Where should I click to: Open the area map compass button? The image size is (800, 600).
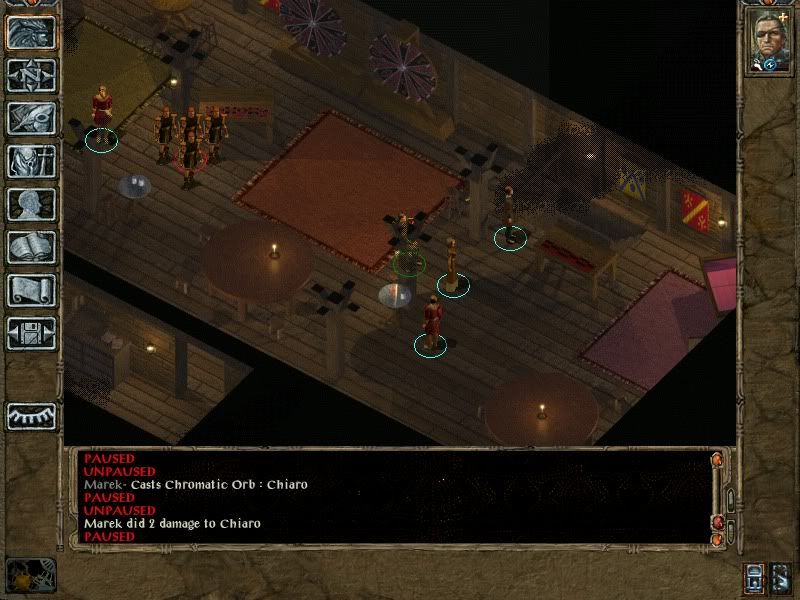(x=31, y=75)
